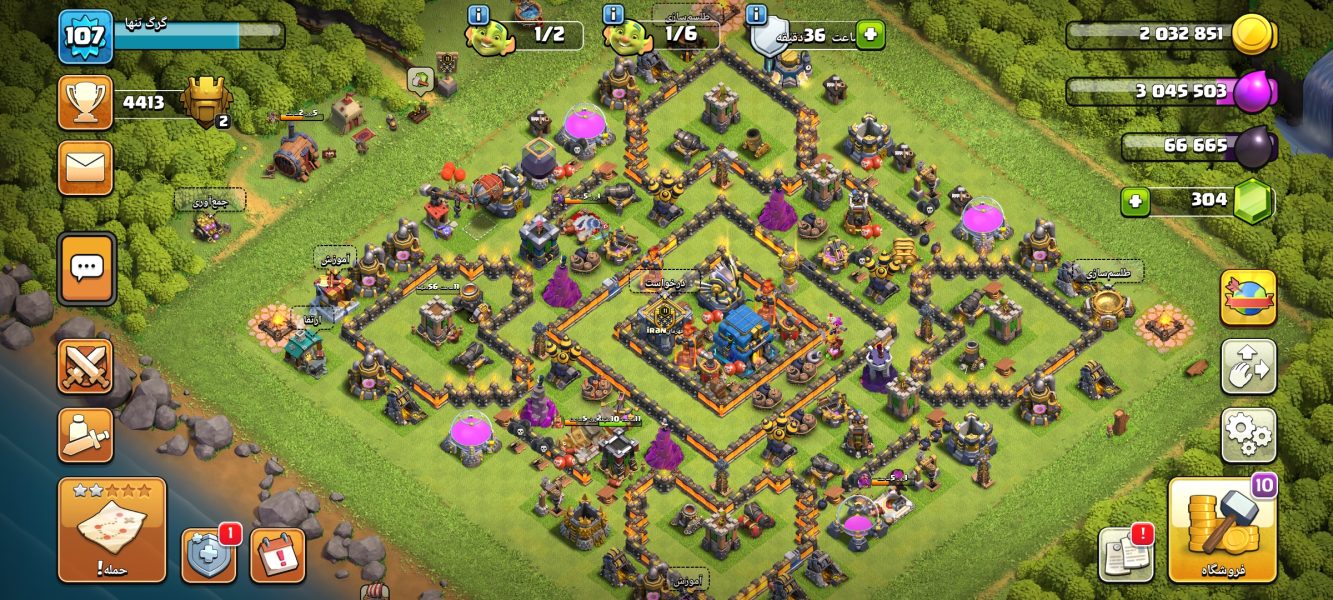This screenshot has width=1333, height=600.
Task: Open the notes clipboard with alert
Action: pos(1126,553)
